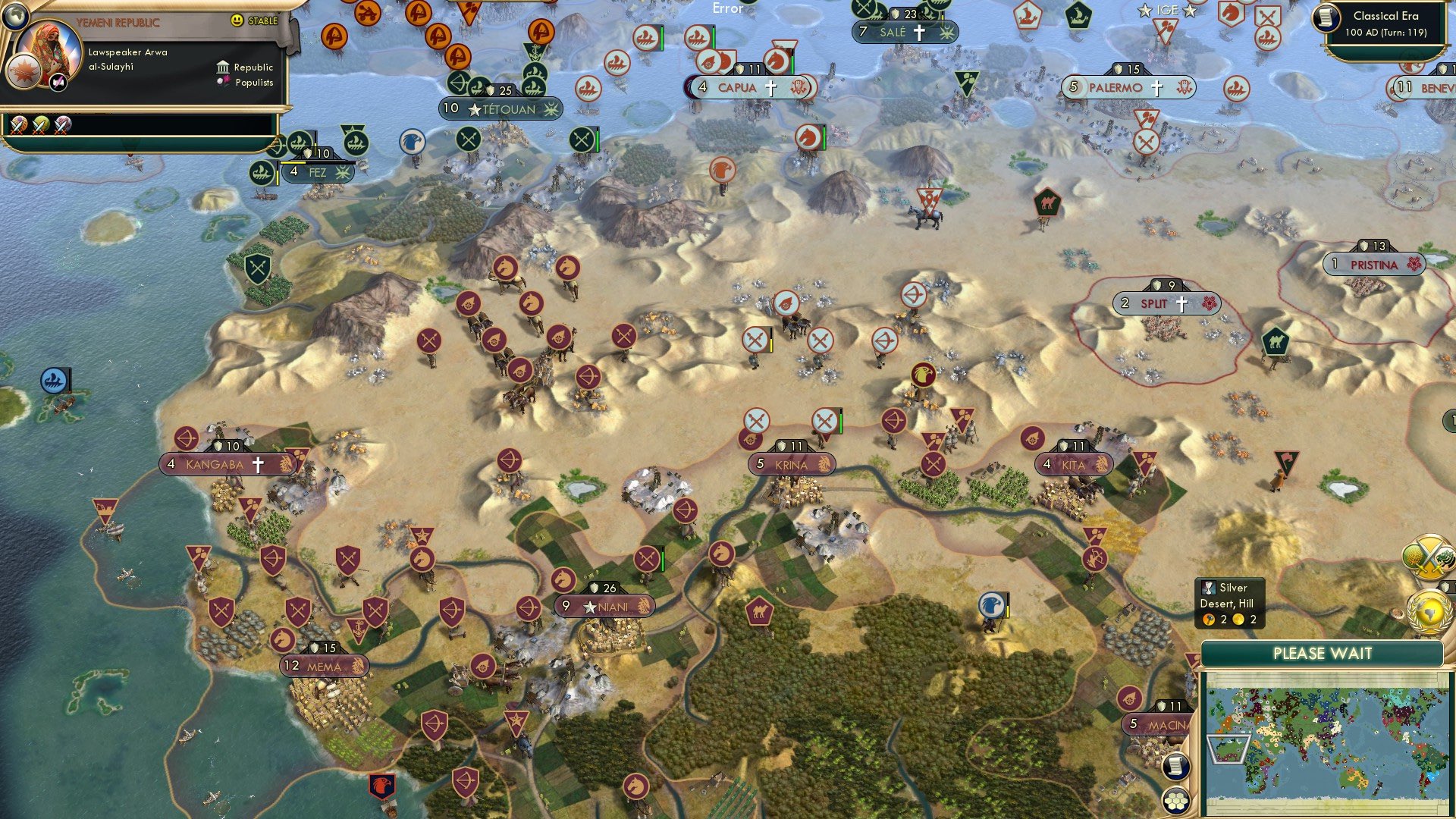Open notifications with the scroll icon near minimap
This screenshot has height=819, width=1456.
coord(1175,767)
